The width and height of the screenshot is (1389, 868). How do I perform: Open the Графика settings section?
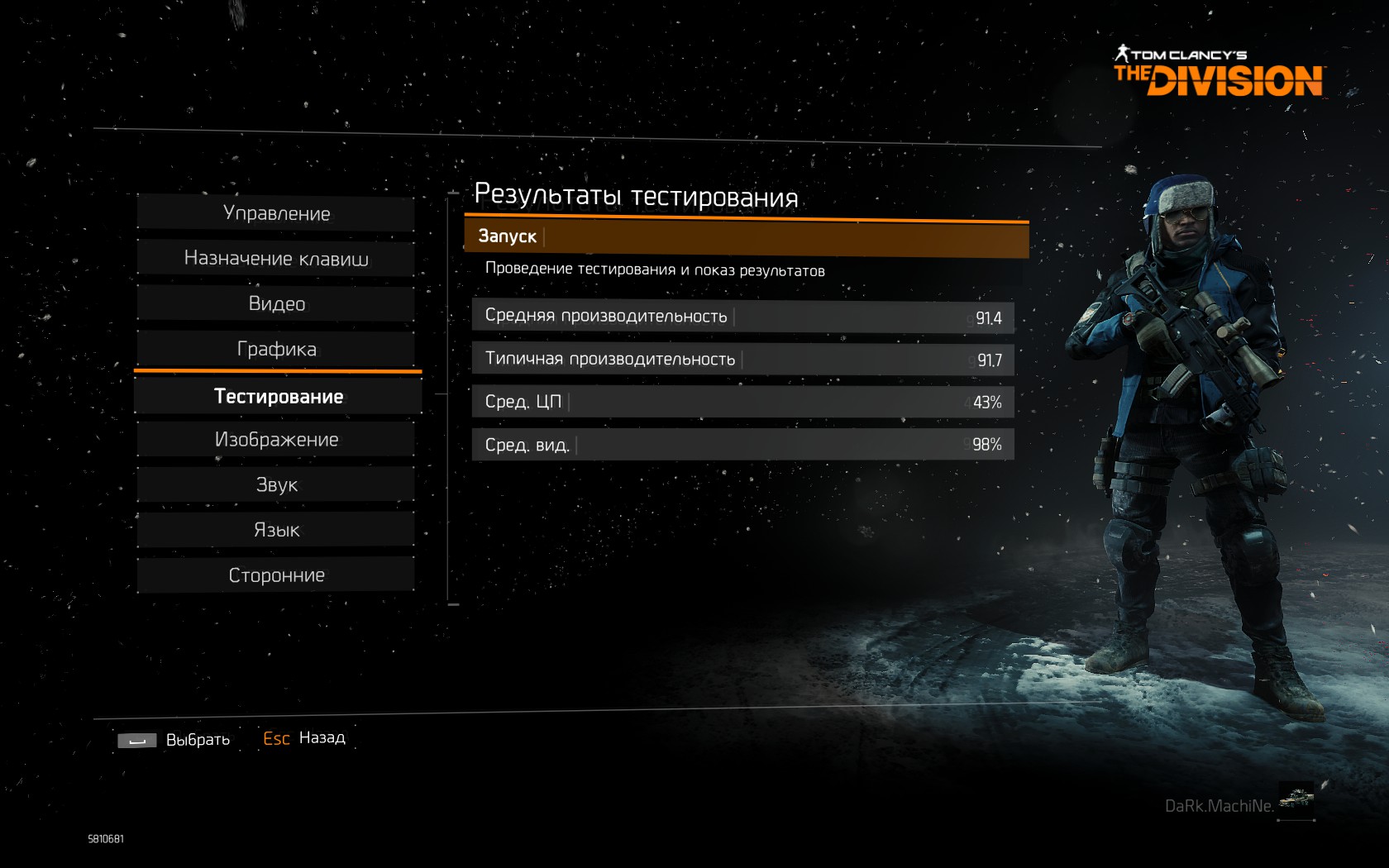pyautogui.click(x=276, y=349)
